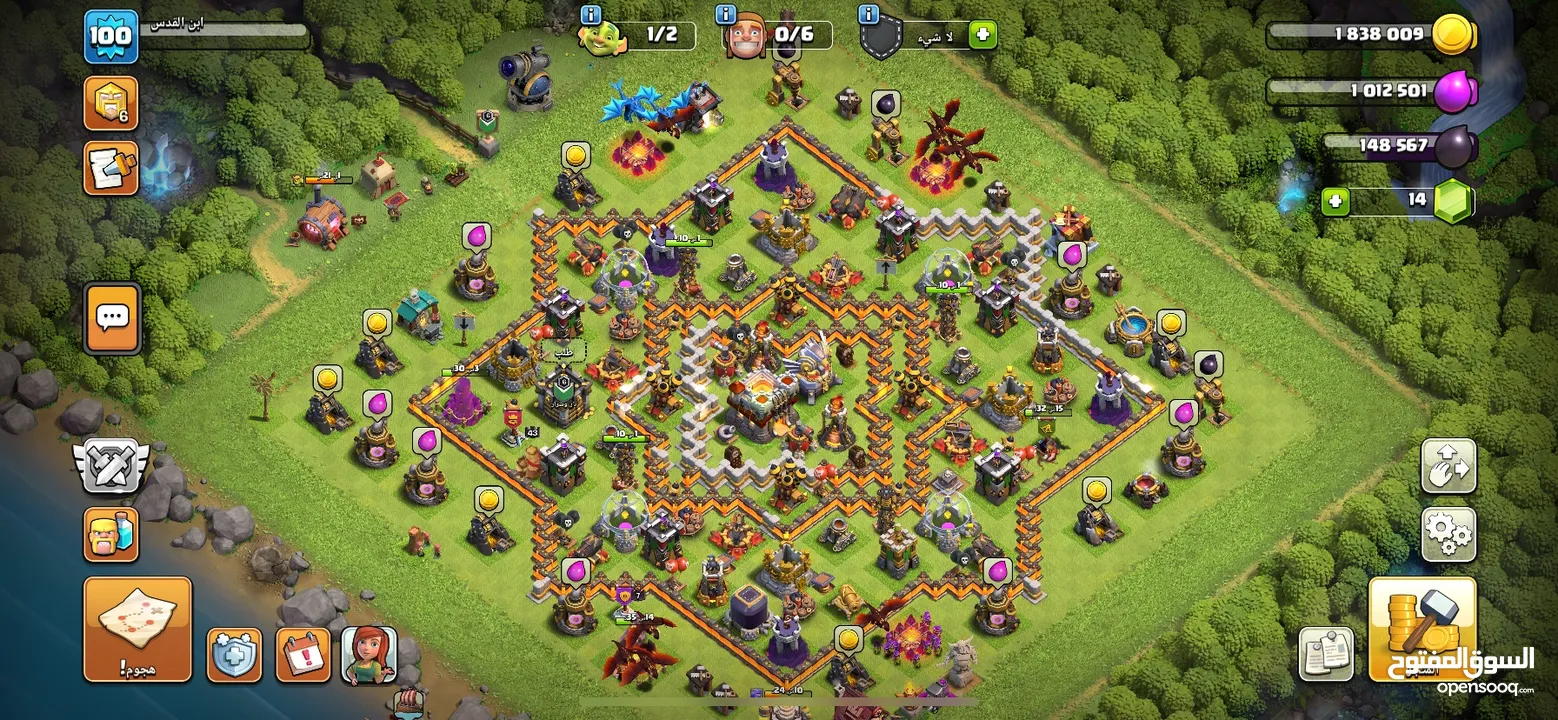The image size is (1558, 720).
Task: Tap the level 100 experience badge
Action: (110, 37)
